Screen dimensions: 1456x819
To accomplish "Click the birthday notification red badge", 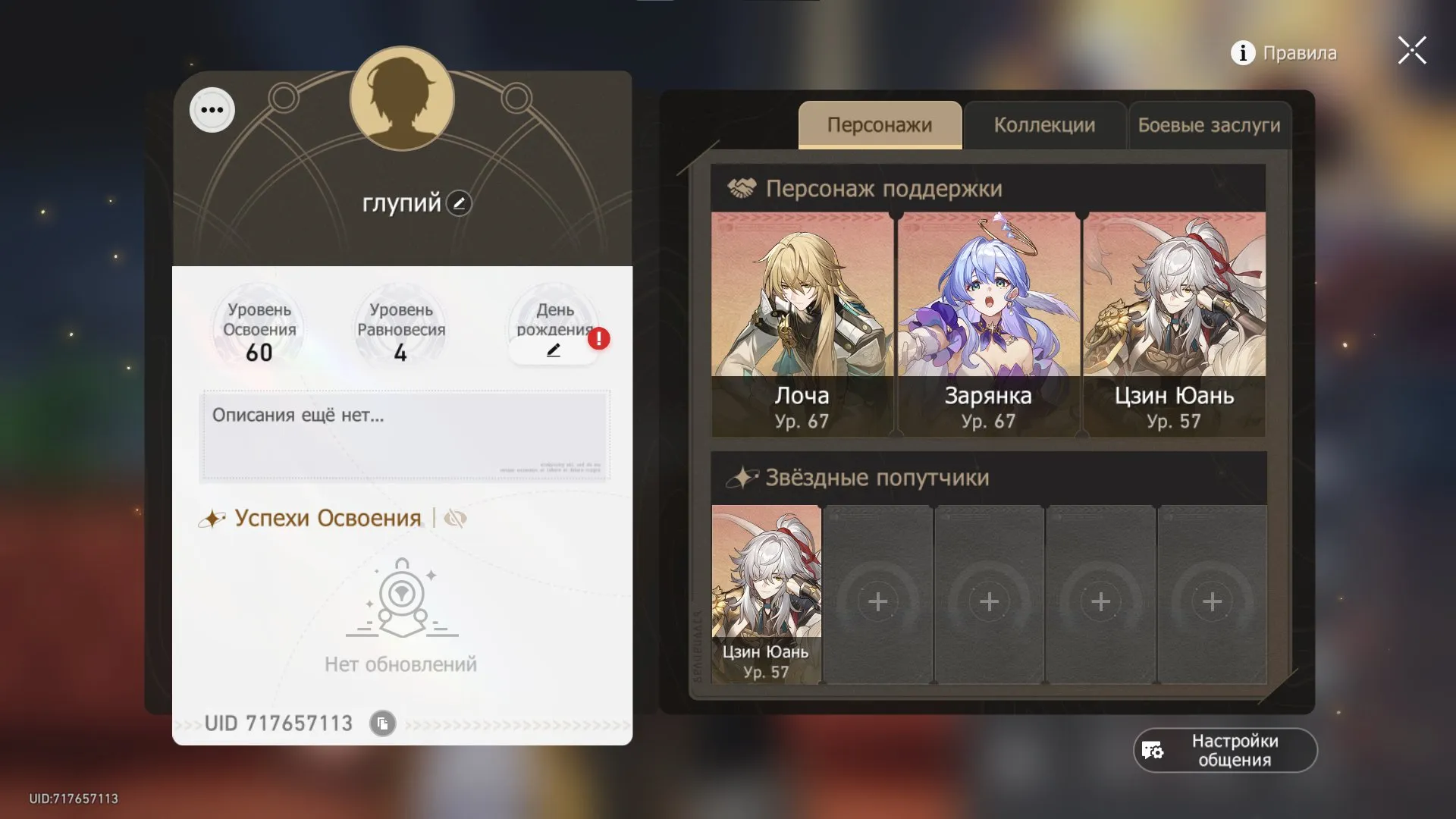I will click(598, 339).
